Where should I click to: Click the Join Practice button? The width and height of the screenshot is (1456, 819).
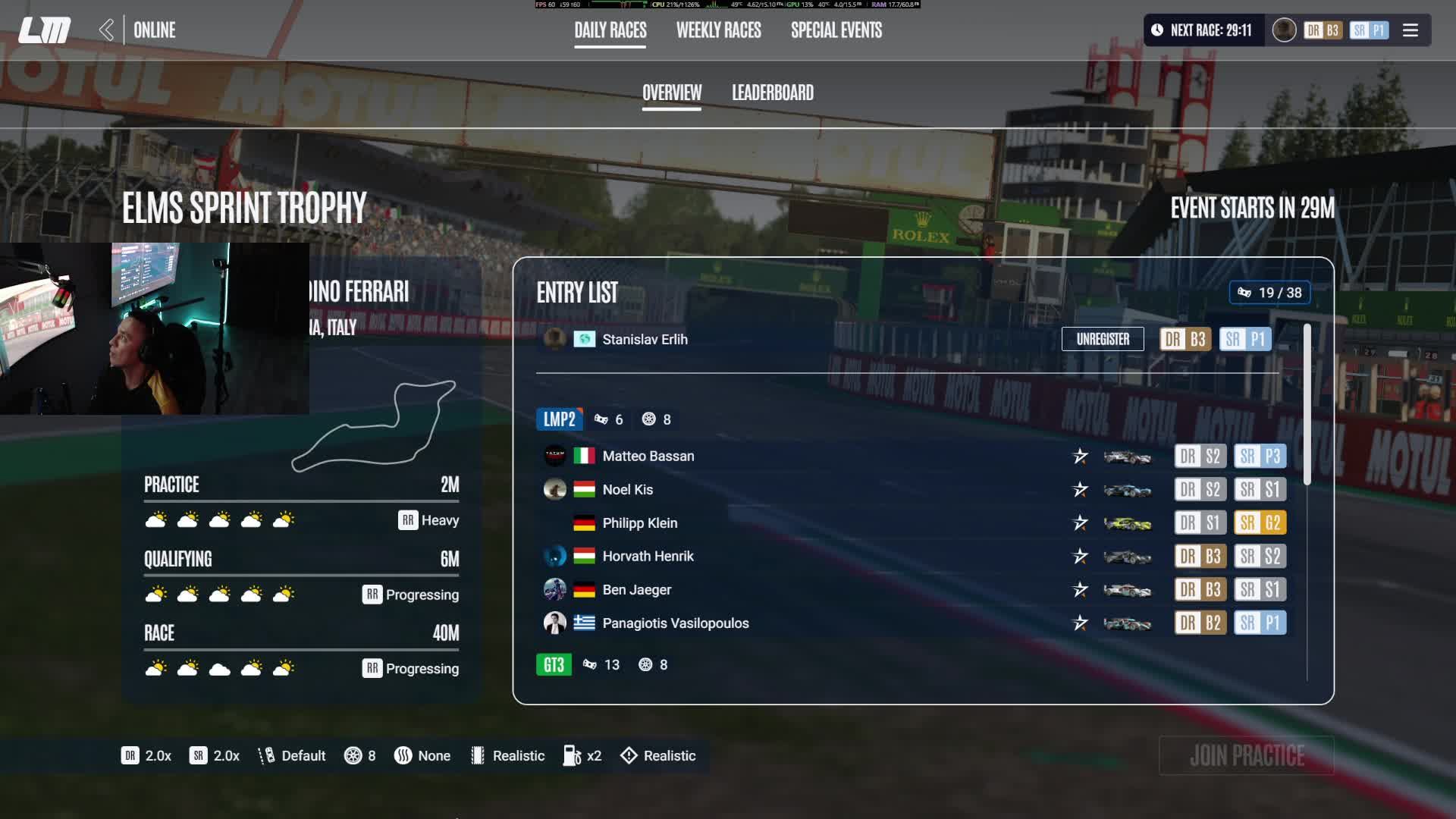tap(1246, 755)
